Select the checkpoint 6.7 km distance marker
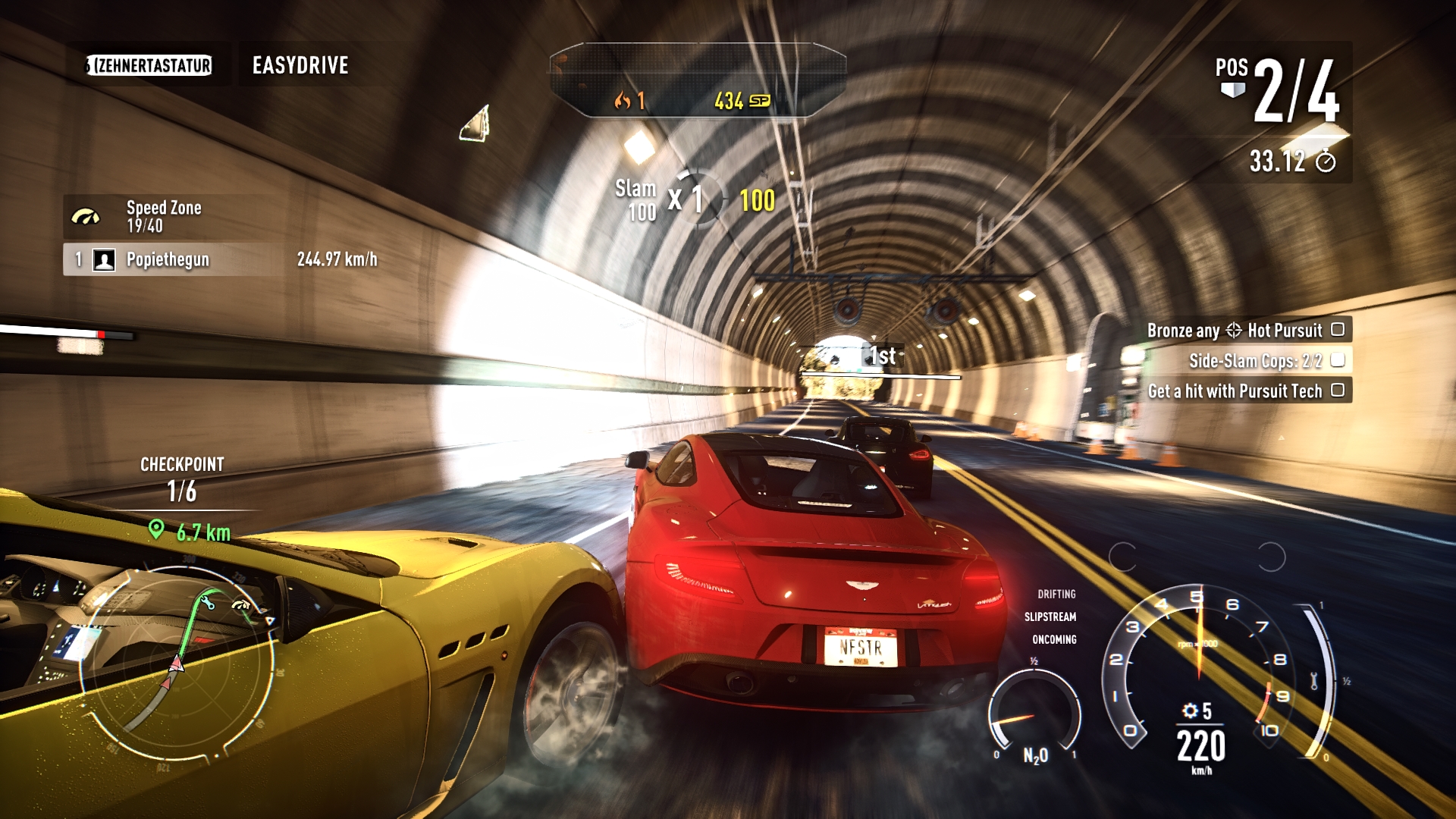1456x819 pixels. click(192, 532)
